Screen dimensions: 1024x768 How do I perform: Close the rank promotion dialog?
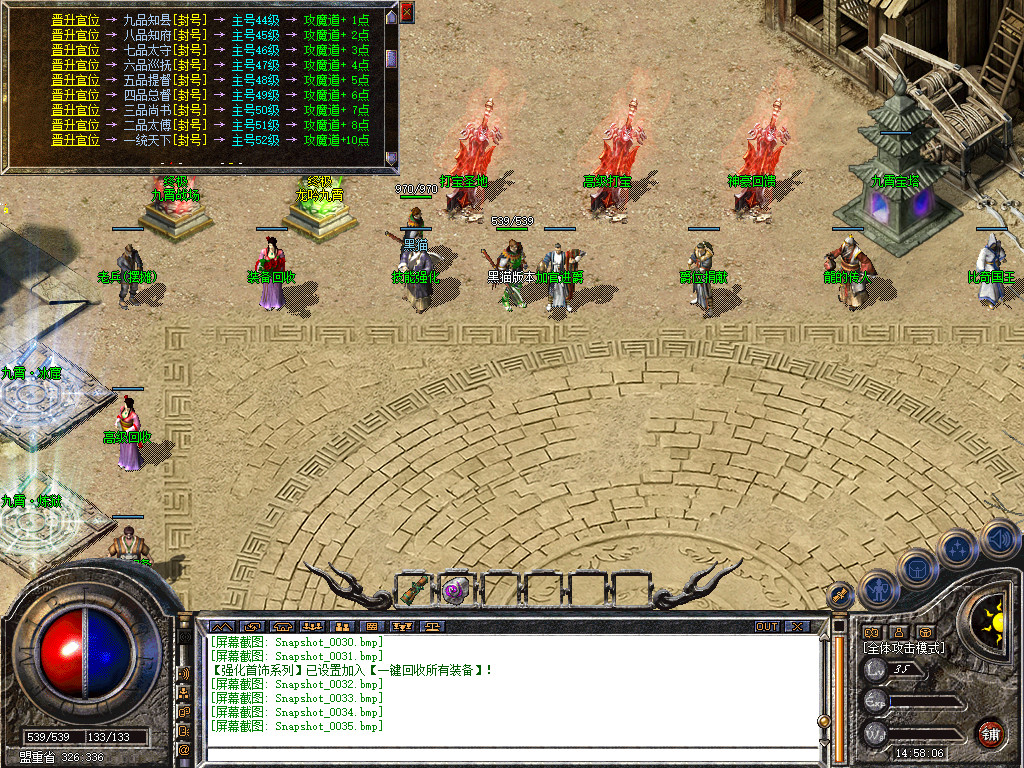point(406,11)
